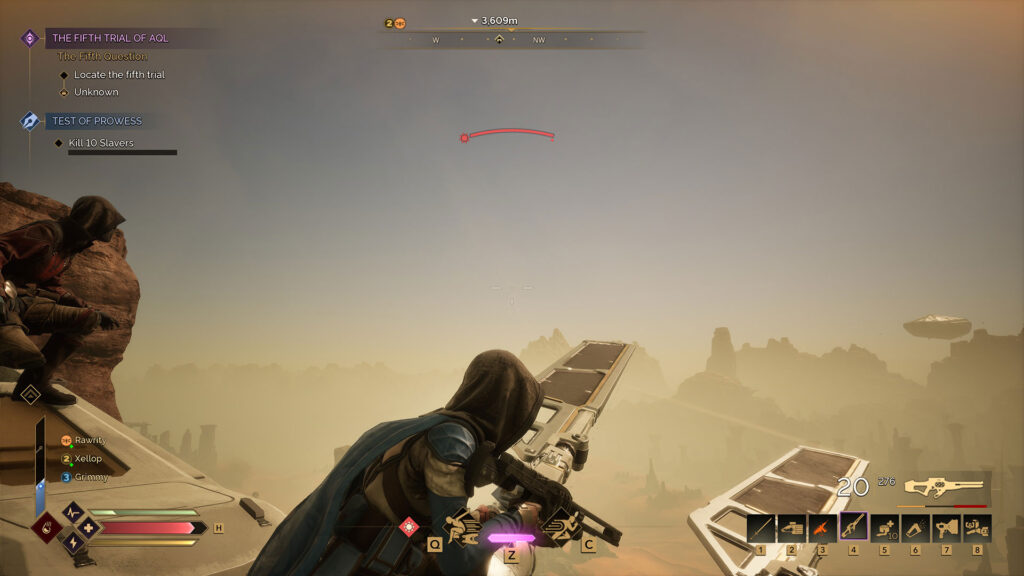Click the compass bar heading strip
This screenshot has height=576, width=1024.
click(511, 40)
